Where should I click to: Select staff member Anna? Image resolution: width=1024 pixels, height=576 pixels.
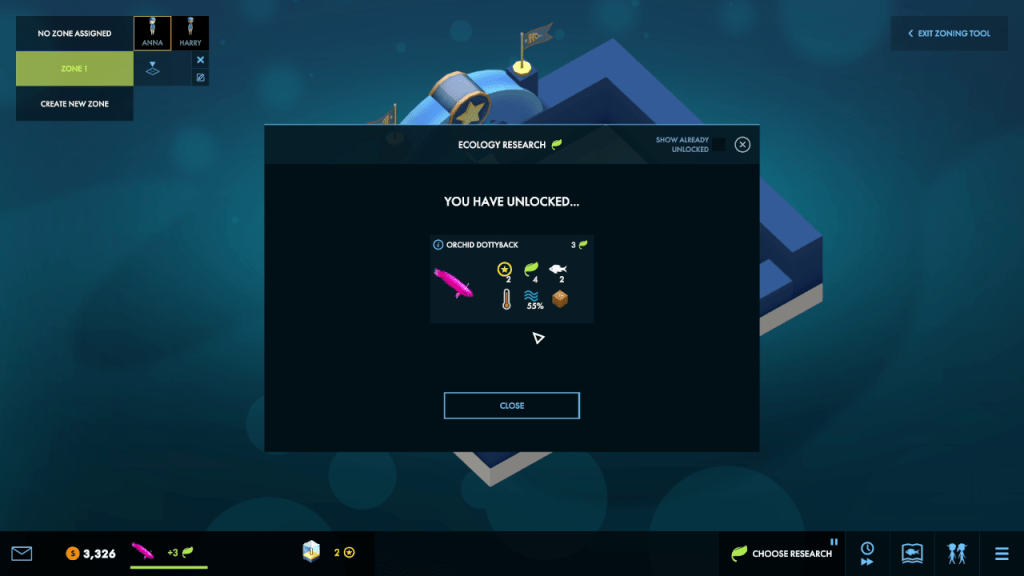click(x=152, y=33)
